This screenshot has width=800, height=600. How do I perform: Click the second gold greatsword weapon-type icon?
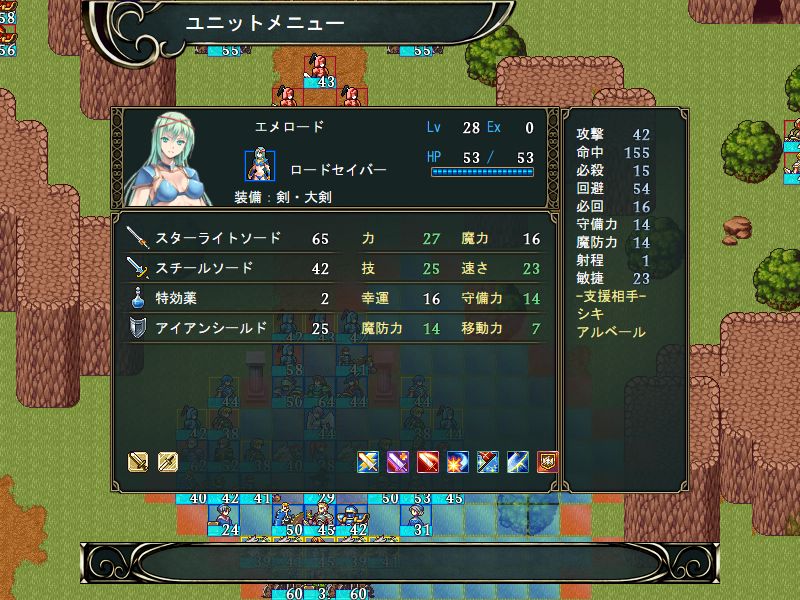(167, 462)
